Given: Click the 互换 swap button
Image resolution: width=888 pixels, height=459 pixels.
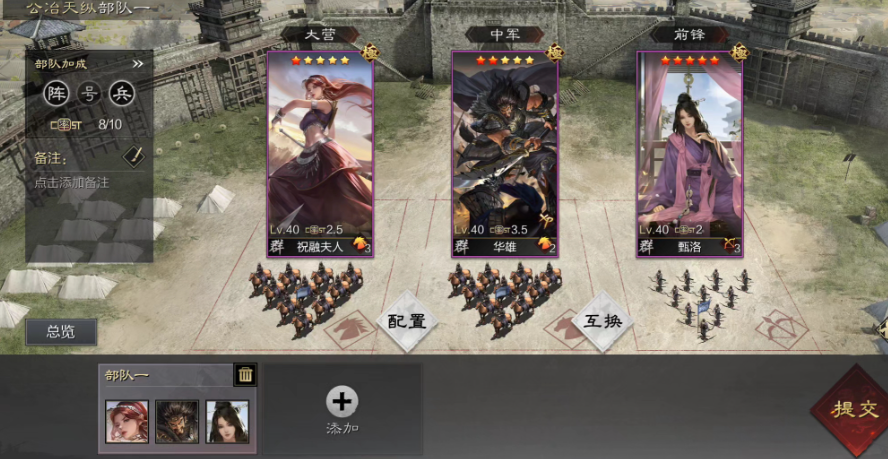Looking at the screenshot, I should [x=603, y=322].
